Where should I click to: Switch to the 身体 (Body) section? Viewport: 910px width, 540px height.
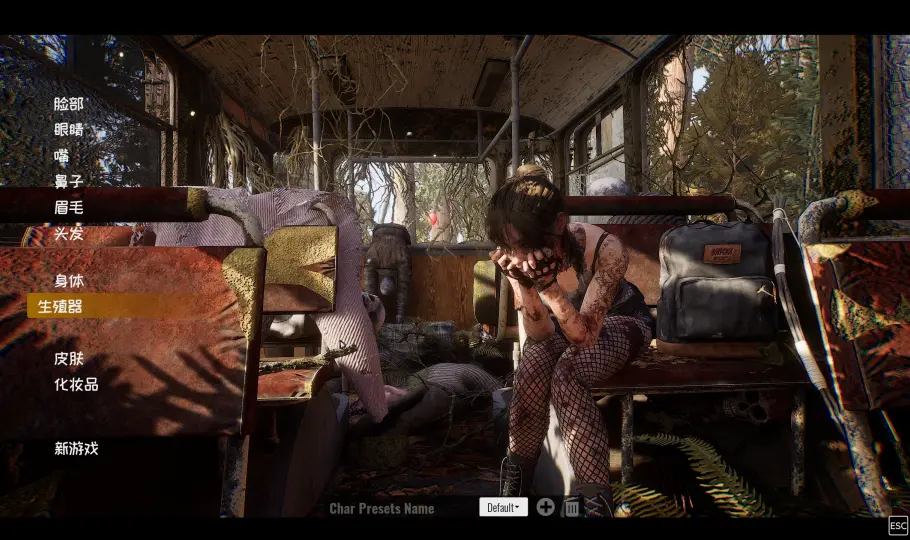point(69,281)
